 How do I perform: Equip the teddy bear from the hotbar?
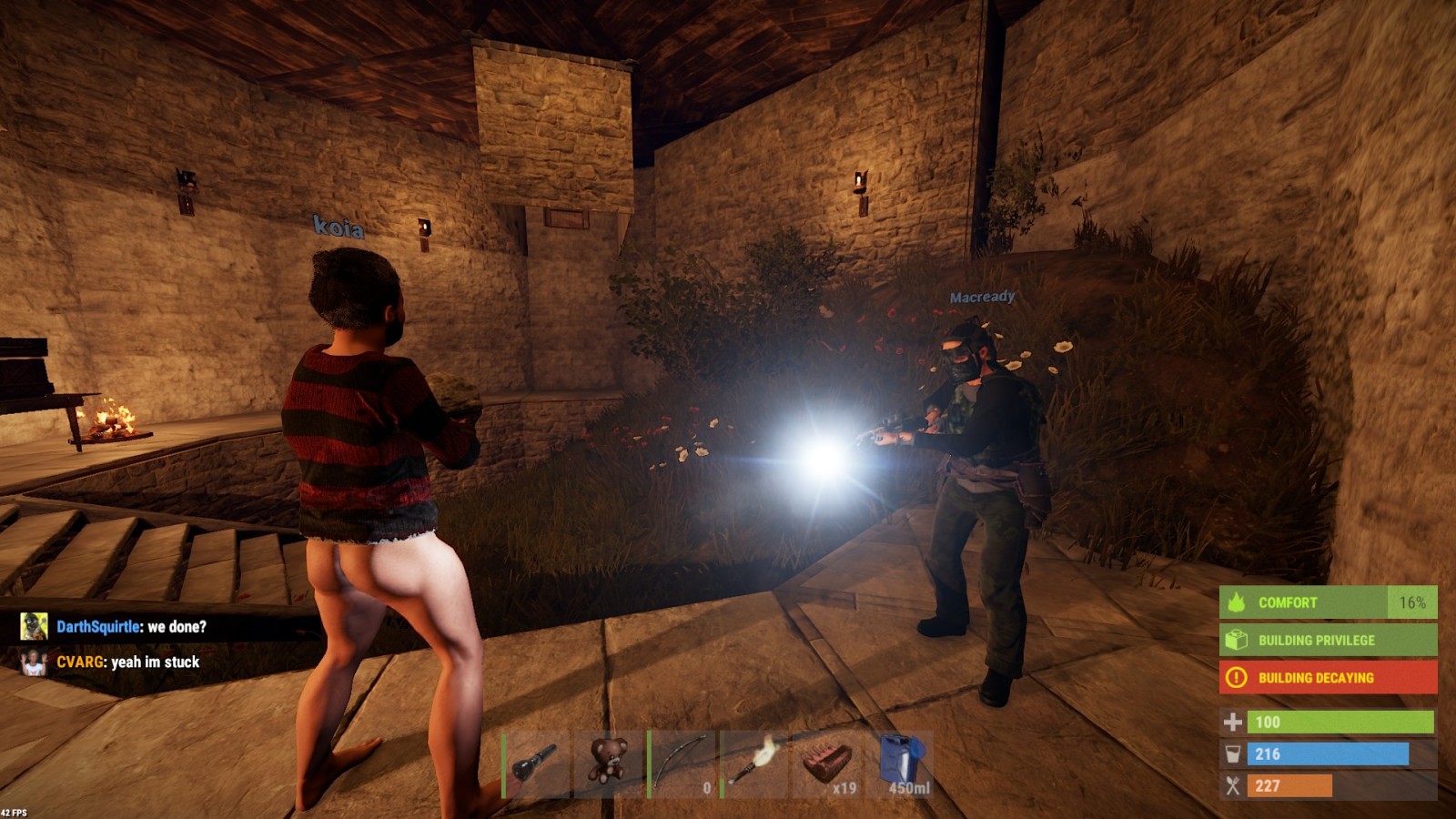(x=609, y=764)
